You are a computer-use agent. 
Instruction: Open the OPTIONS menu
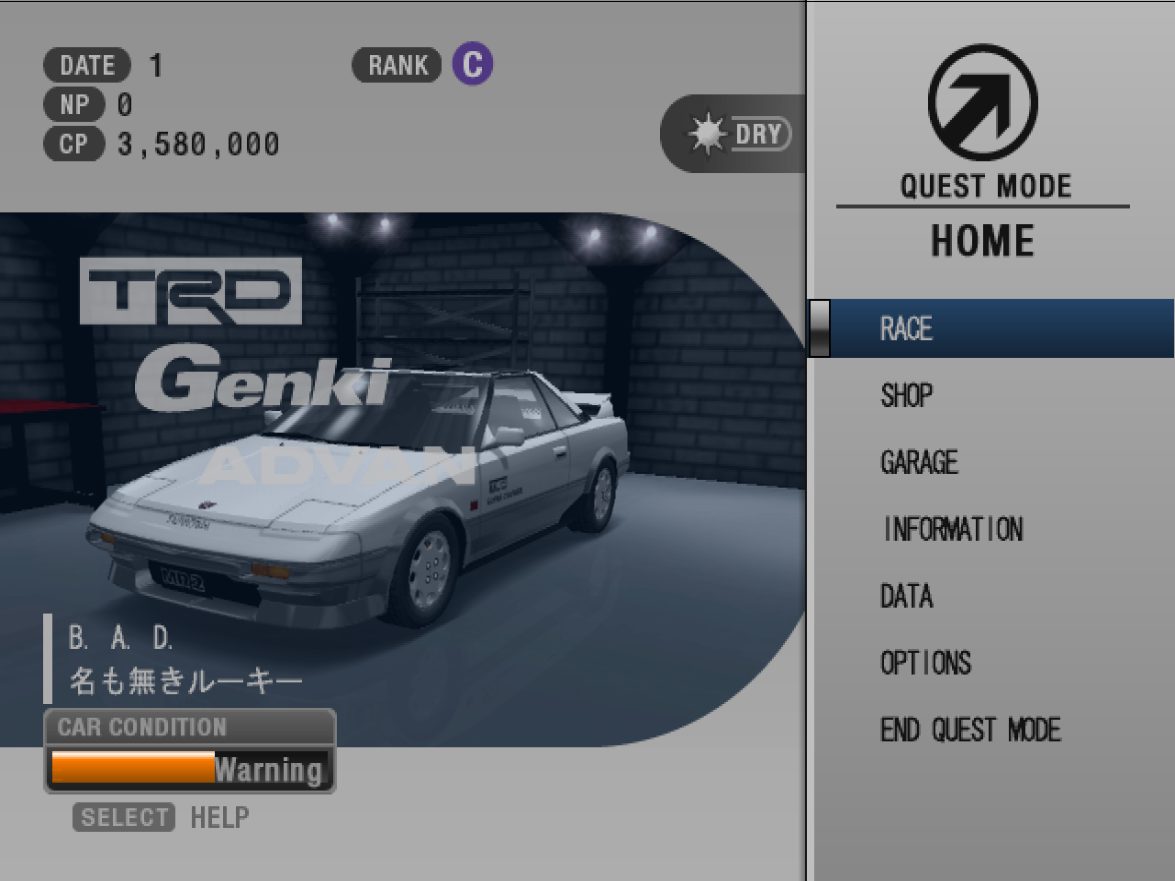(x=925, y=663)
